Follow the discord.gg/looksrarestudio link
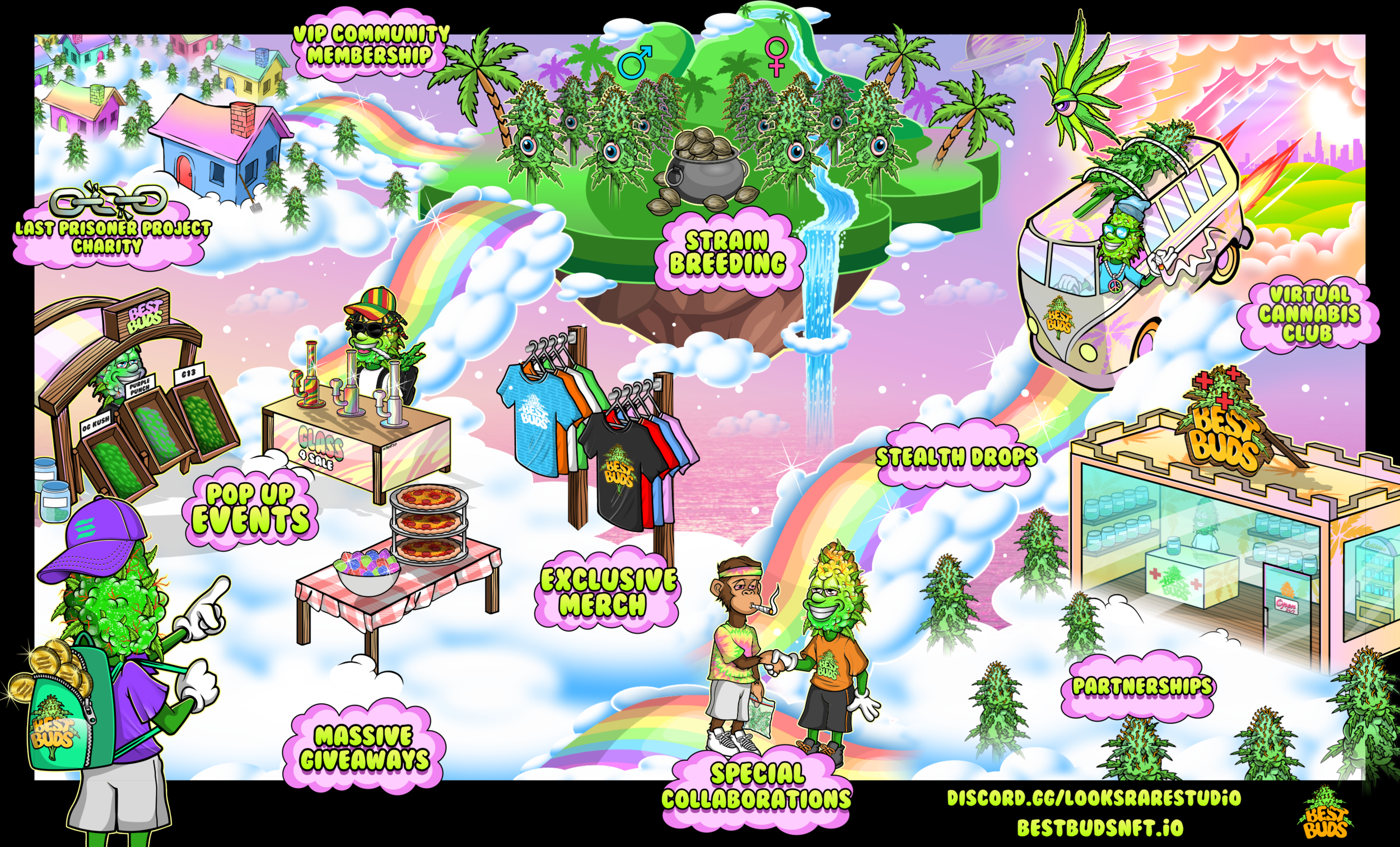Viewport: 1400px width, 847px height. point(1094,798)
